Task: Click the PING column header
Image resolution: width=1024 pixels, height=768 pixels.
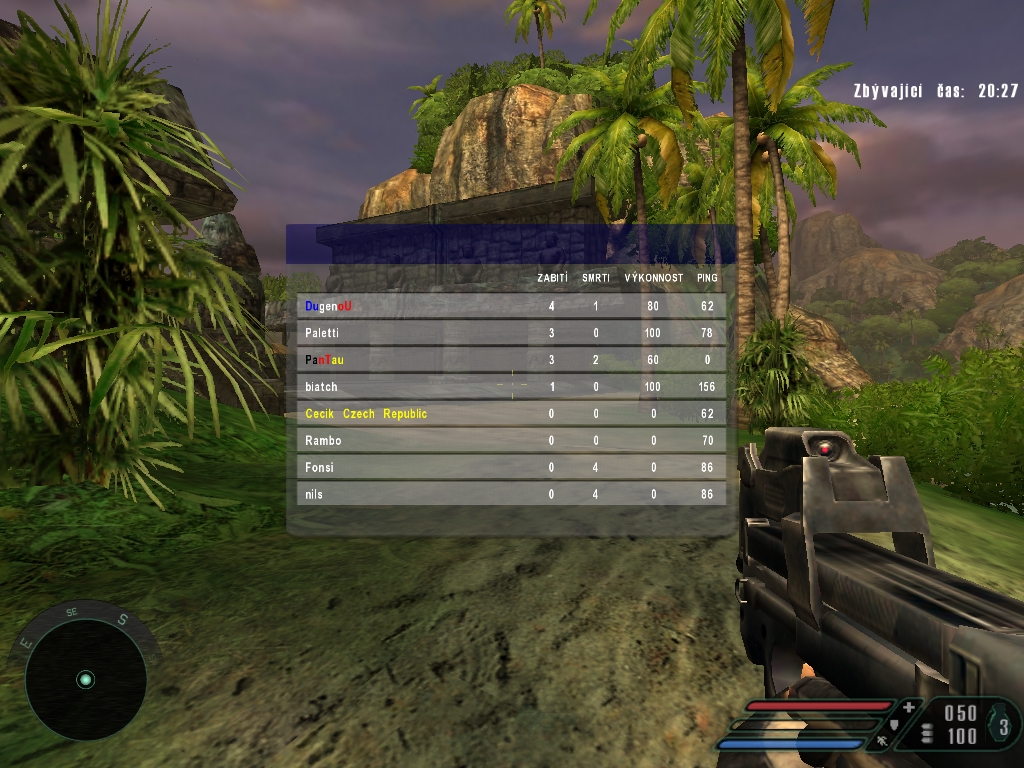Action: click(x=707, y=278)
